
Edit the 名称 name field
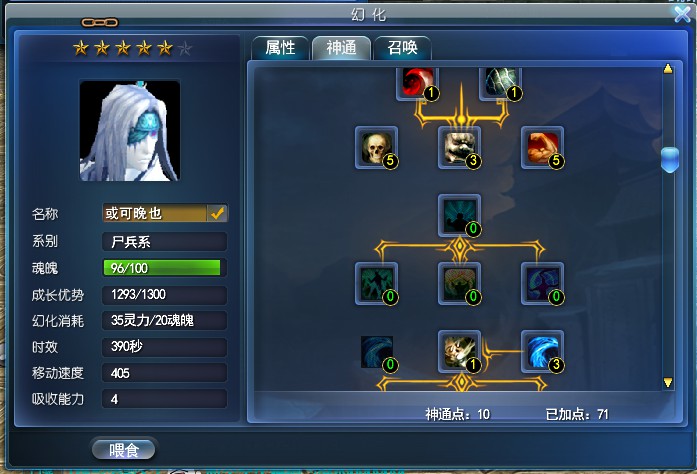click(154, 213)
